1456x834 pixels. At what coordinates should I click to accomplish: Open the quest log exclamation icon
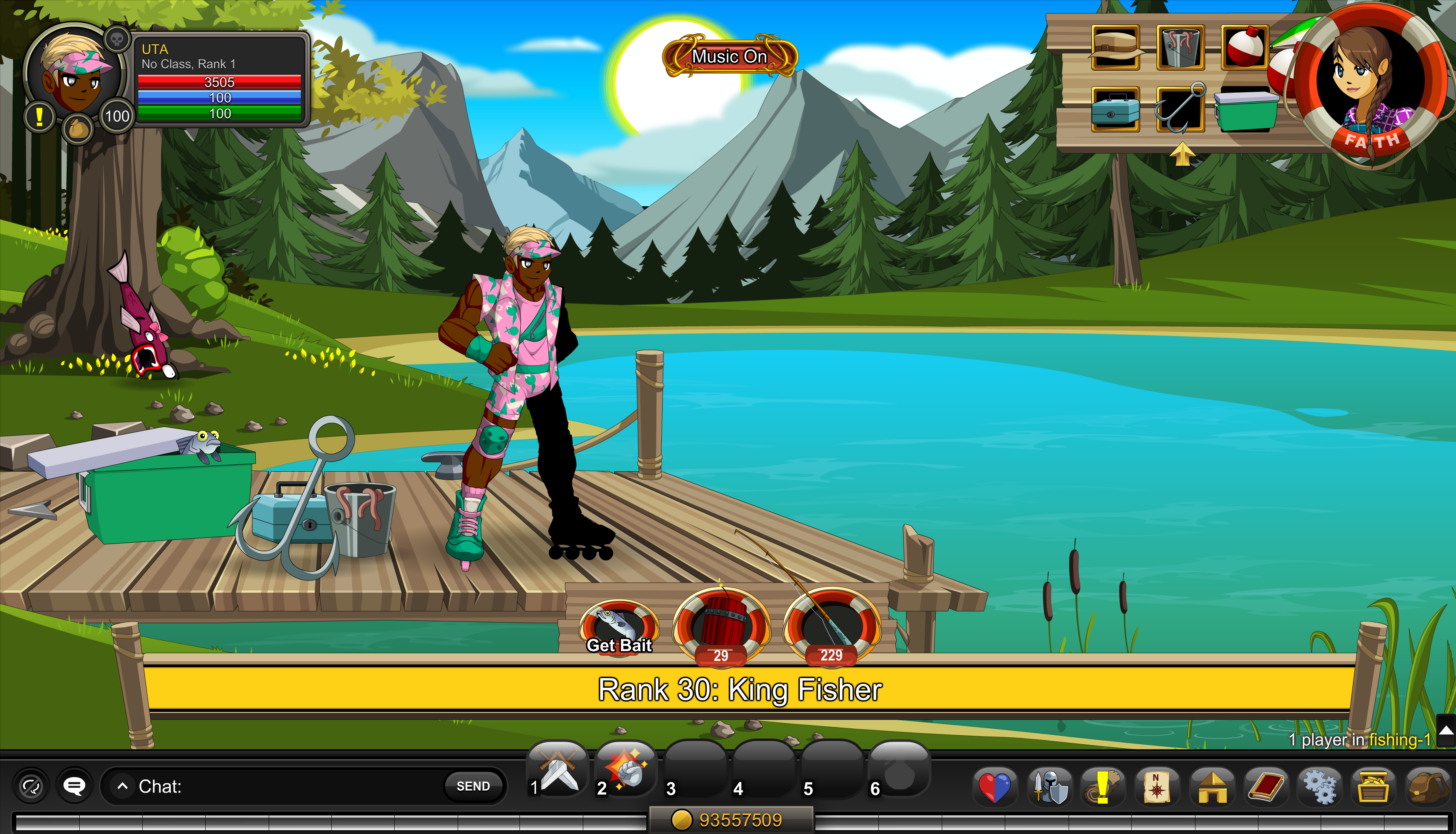pos(1102,787)
